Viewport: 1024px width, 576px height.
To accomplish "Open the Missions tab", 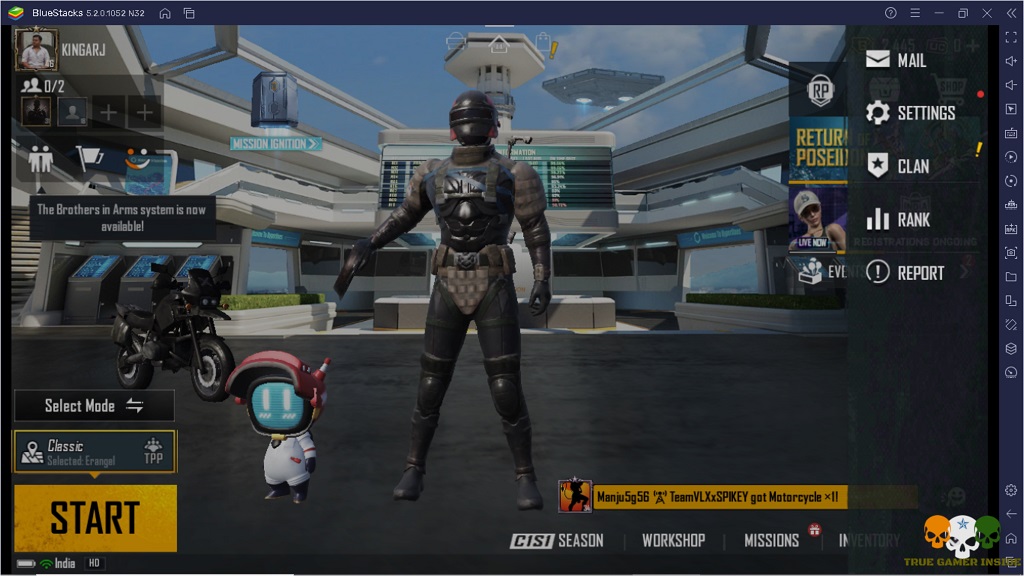I will (772, 540).
